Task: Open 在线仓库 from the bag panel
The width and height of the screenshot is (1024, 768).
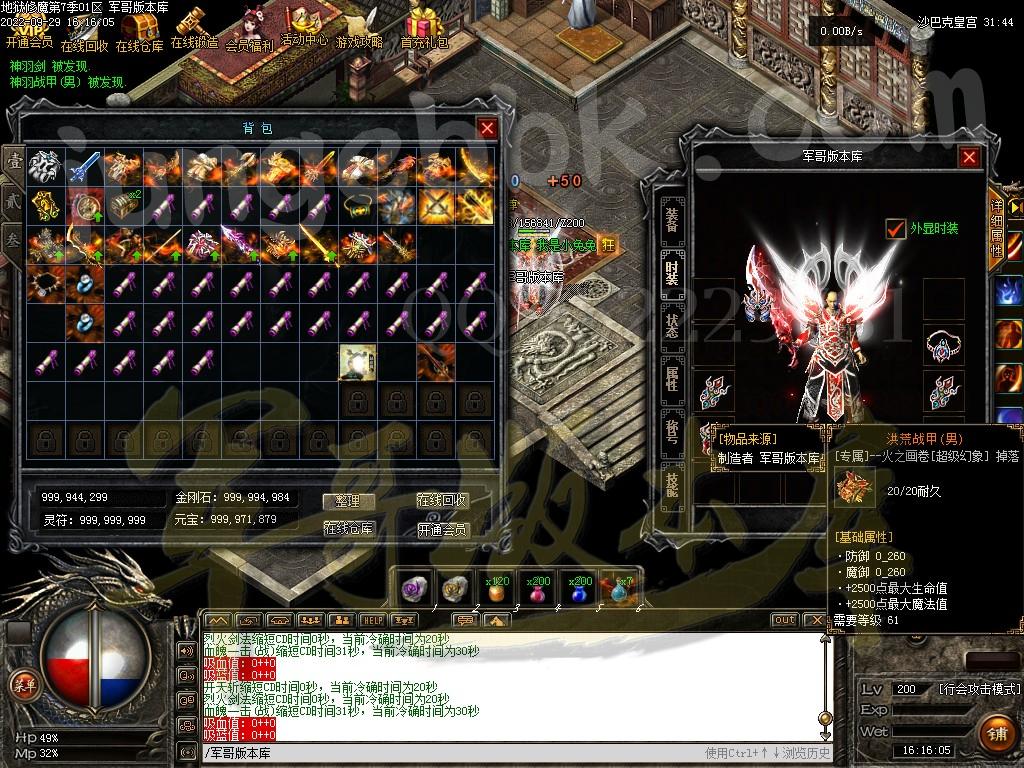Action: tap(347, 528)
